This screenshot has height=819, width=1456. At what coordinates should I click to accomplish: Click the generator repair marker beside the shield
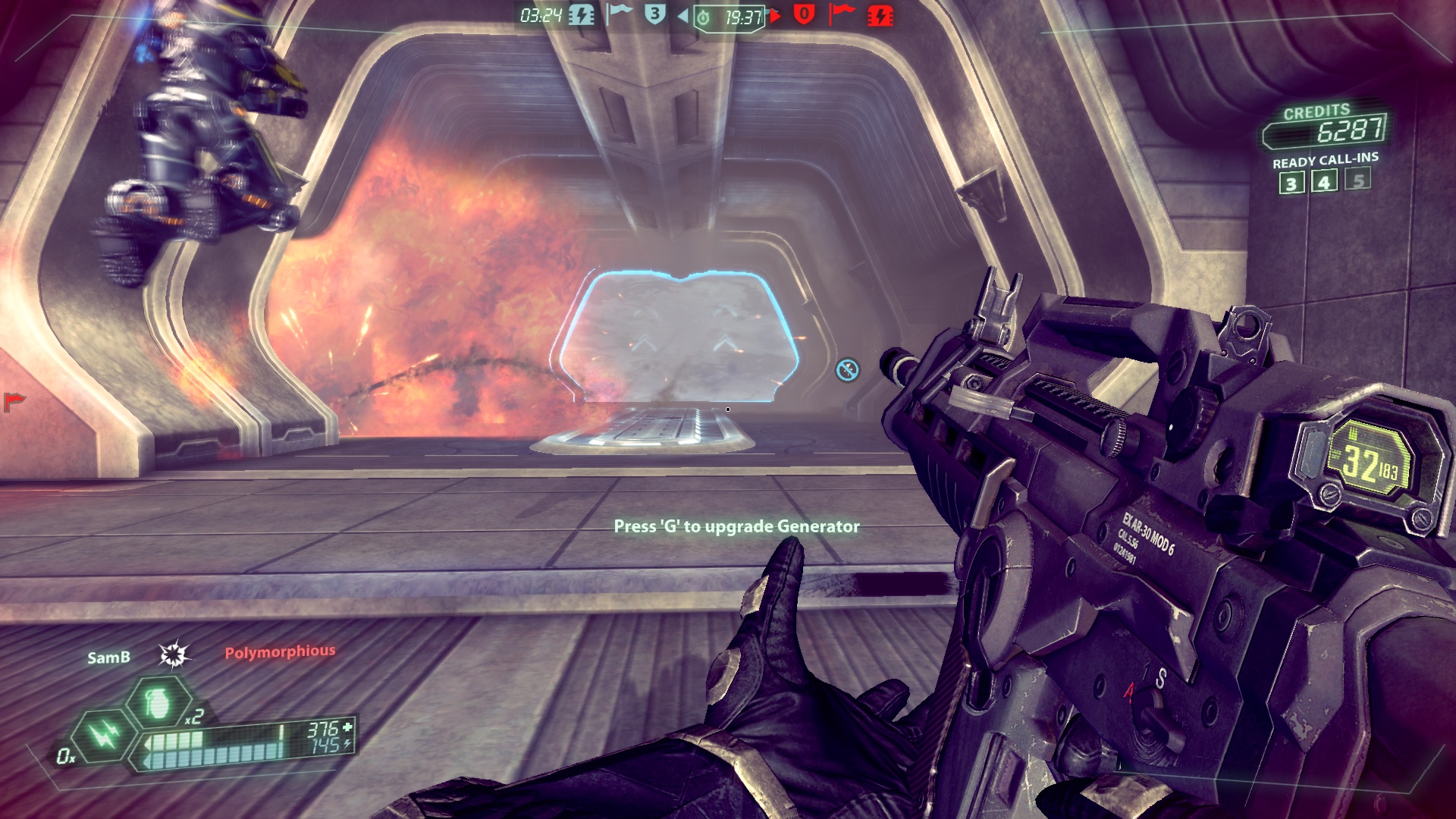pyautogui.click(x=847, y=370)
